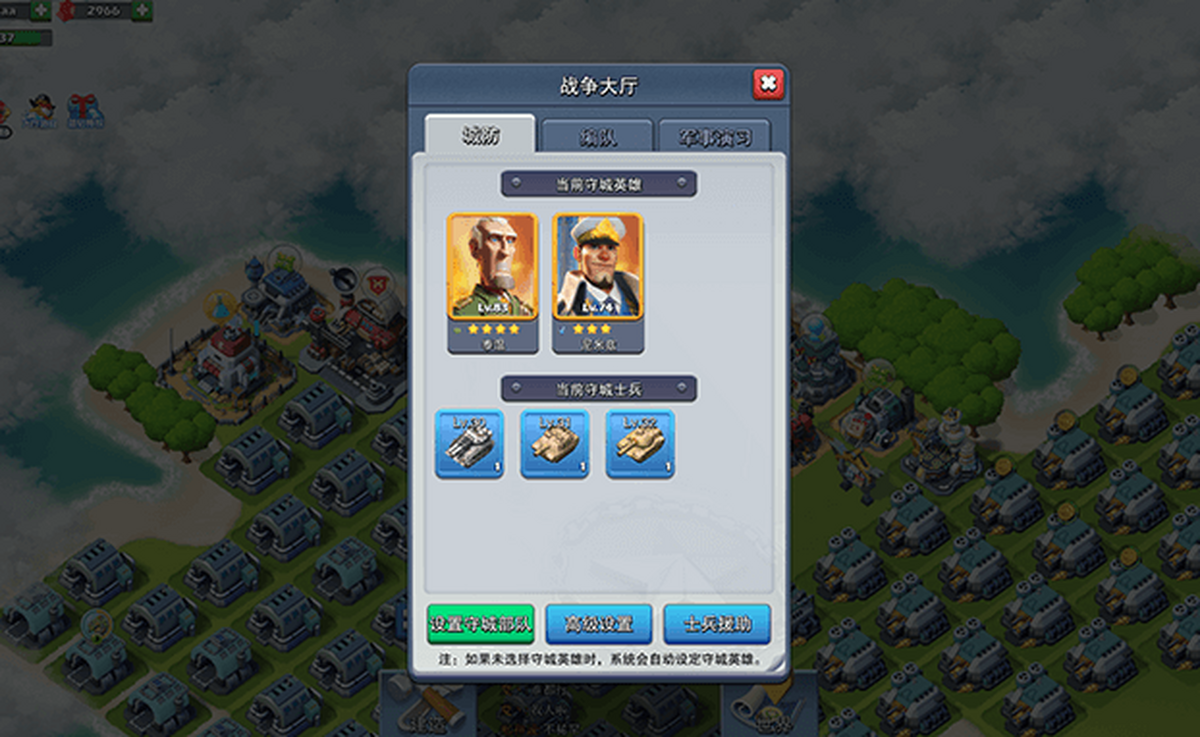Open the 军事演习 tab
The height and width of the screenshot is (737, 1200).
click(714, 138)
